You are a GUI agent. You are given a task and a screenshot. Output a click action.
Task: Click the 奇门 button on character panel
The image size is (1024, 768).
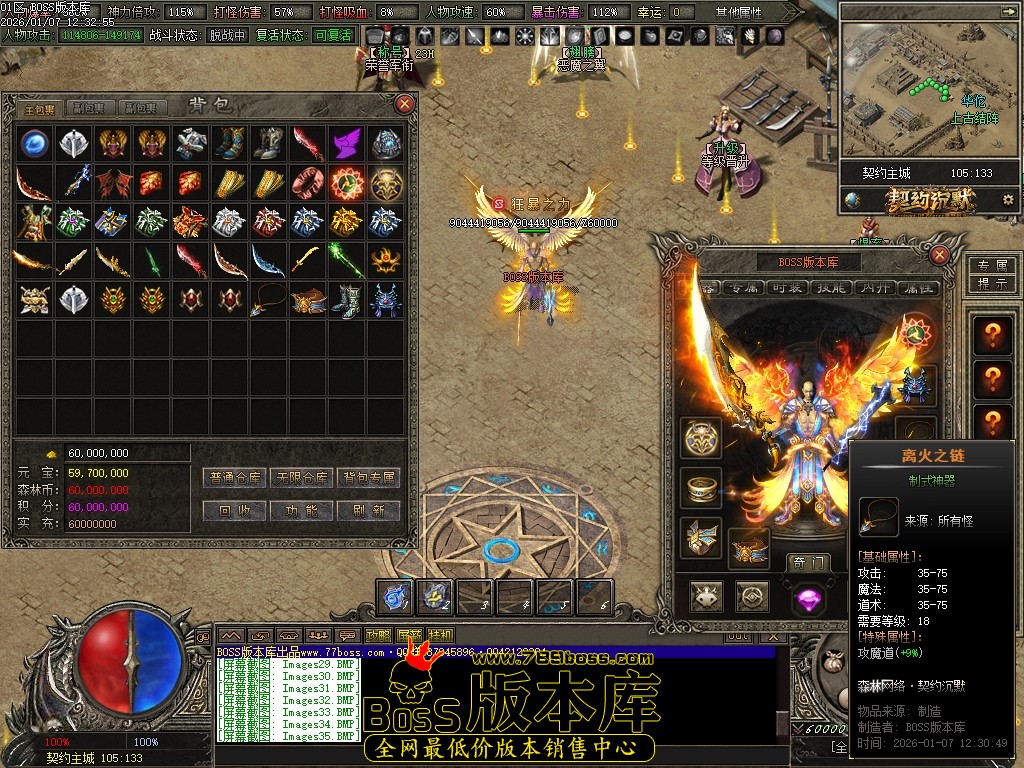tap(806, 562)
